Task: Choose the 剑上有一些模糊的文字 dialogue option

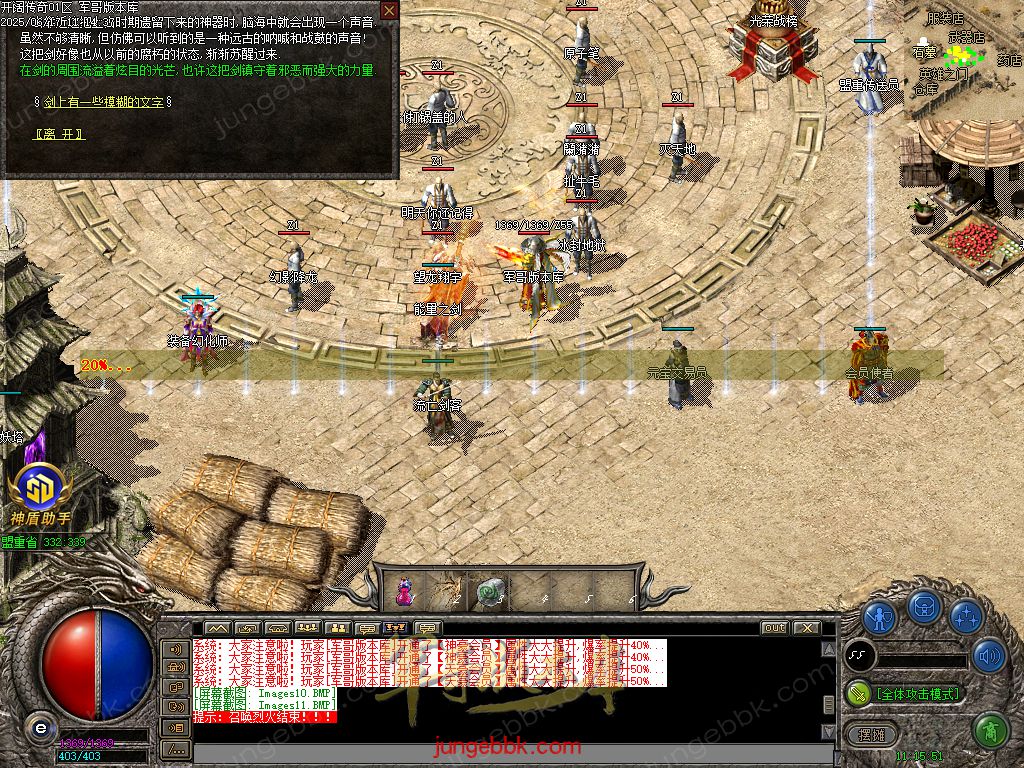Action: 103,102
